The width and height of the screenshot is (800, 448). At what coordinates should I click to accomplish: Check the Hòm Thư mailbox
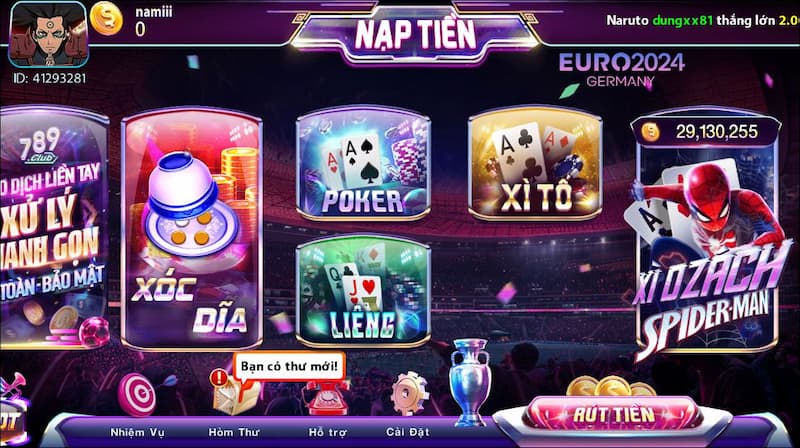232,397
